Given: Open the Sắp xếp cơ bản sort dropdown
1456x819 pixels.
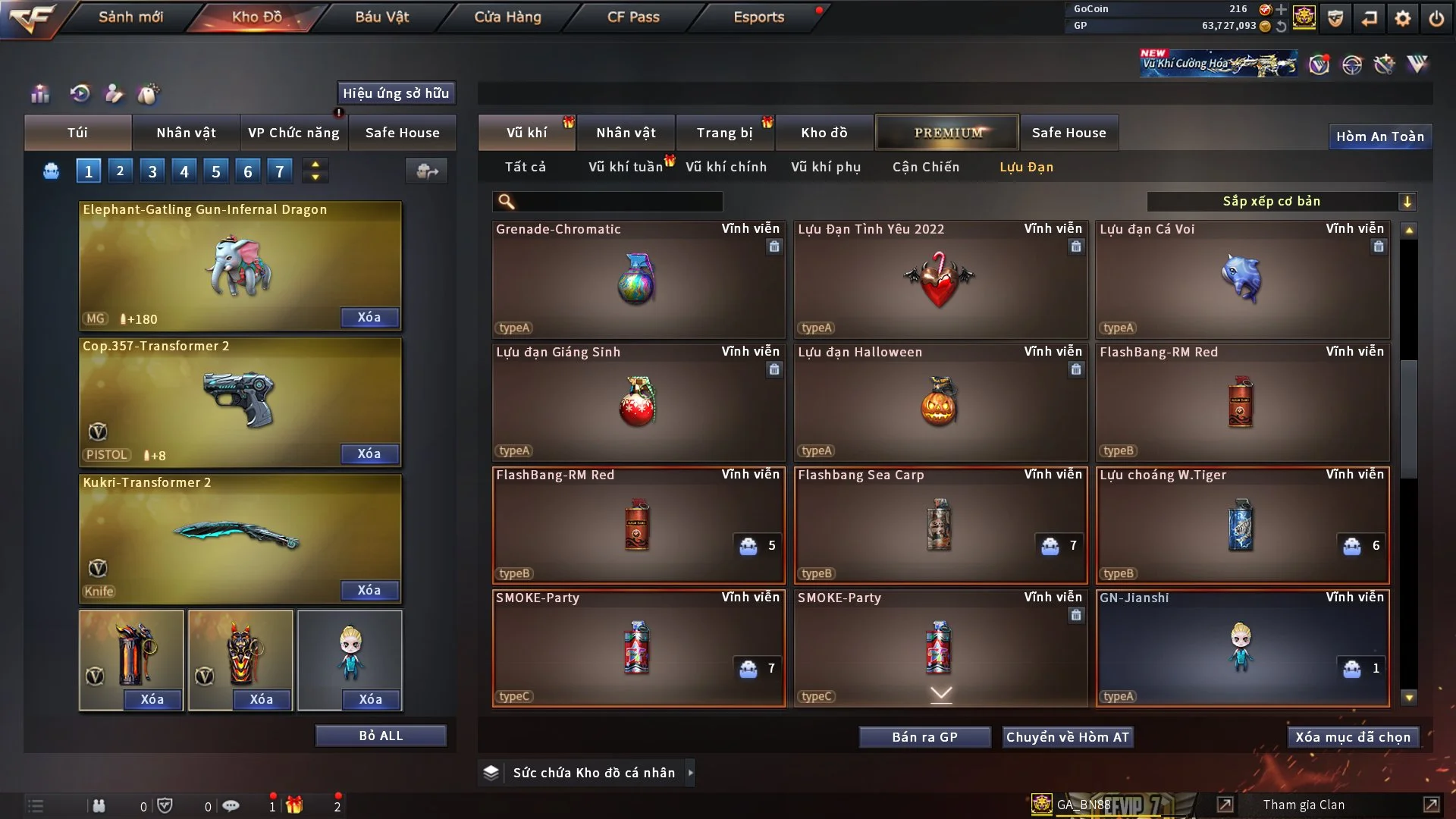Looking at the screenshot, I should pyautogui.click(x=1281, y=202).
